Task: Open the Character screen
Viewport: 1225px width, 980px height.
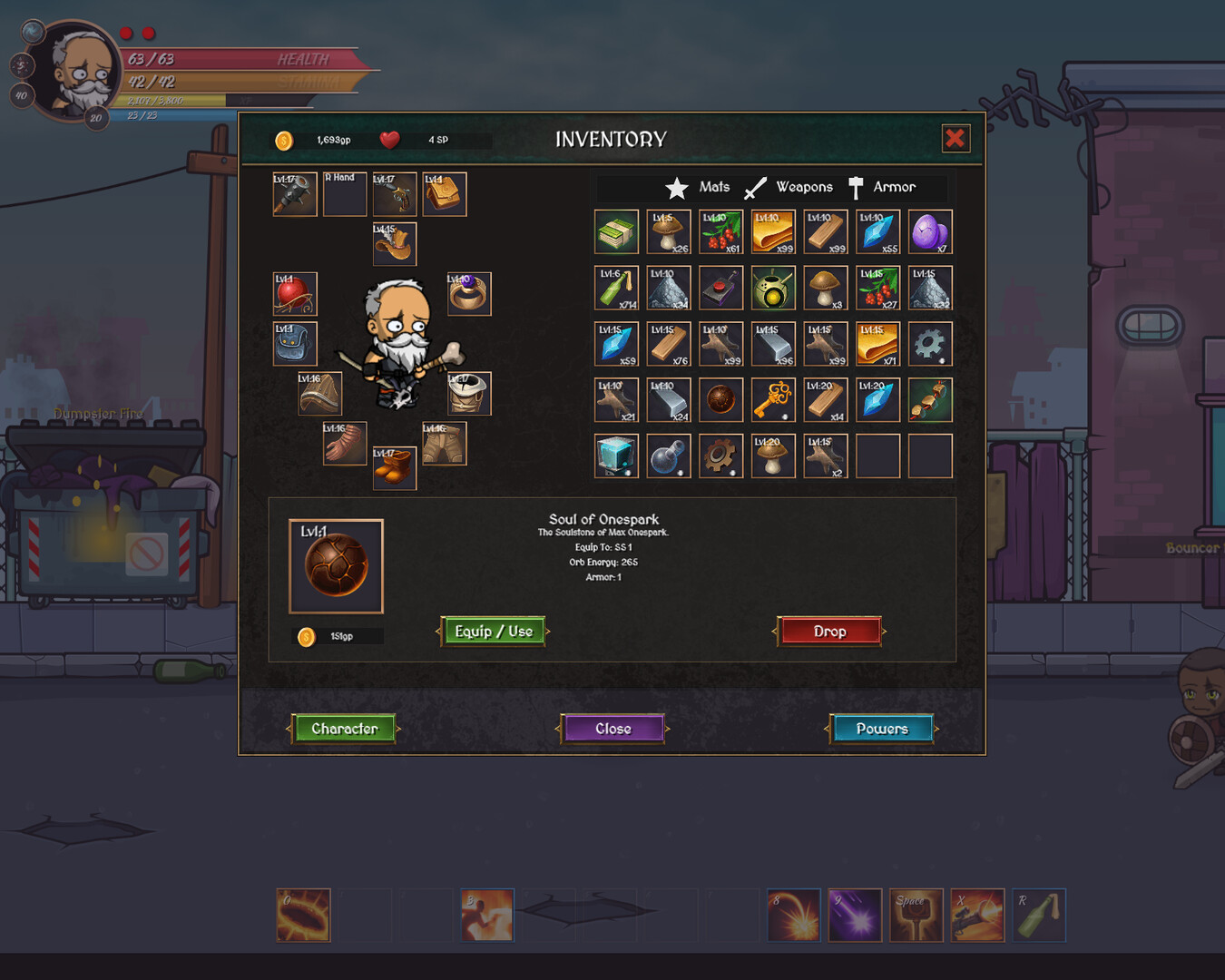Action: click(344, 729)
